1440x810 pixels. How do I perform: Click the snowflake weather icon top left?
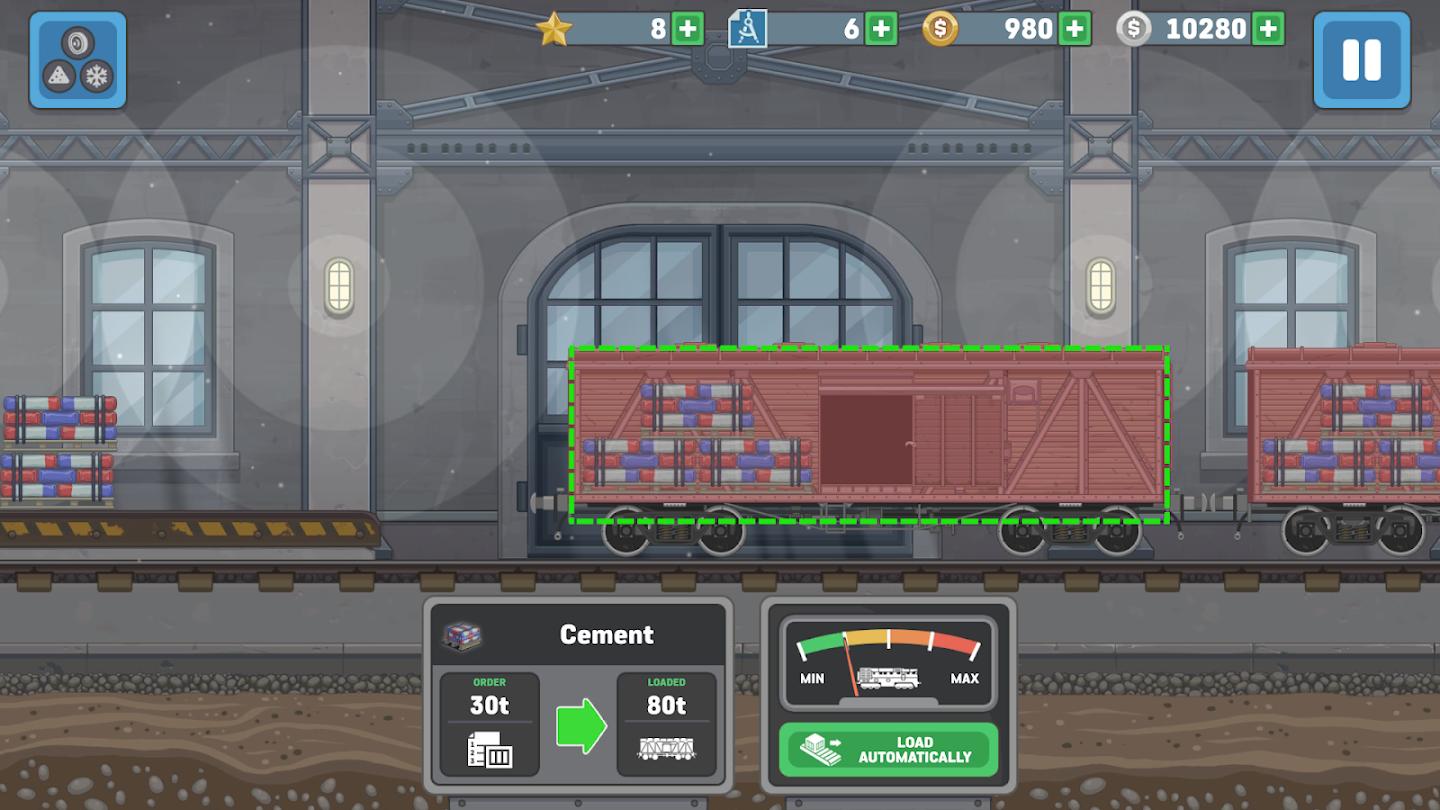96,76
